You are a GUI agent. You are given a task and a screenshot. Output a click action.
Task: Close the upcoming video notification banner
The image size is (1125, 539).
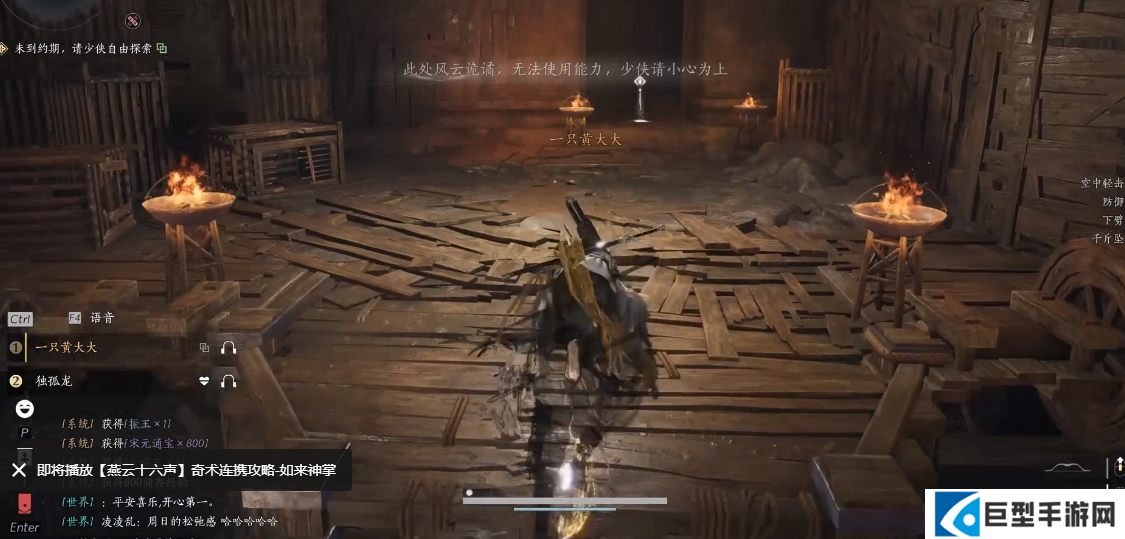[x=19, y=470]
